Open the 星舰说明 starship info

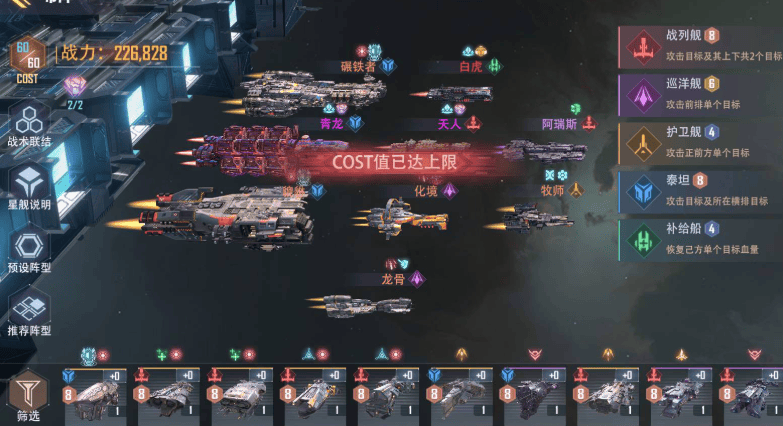[29, 187]
